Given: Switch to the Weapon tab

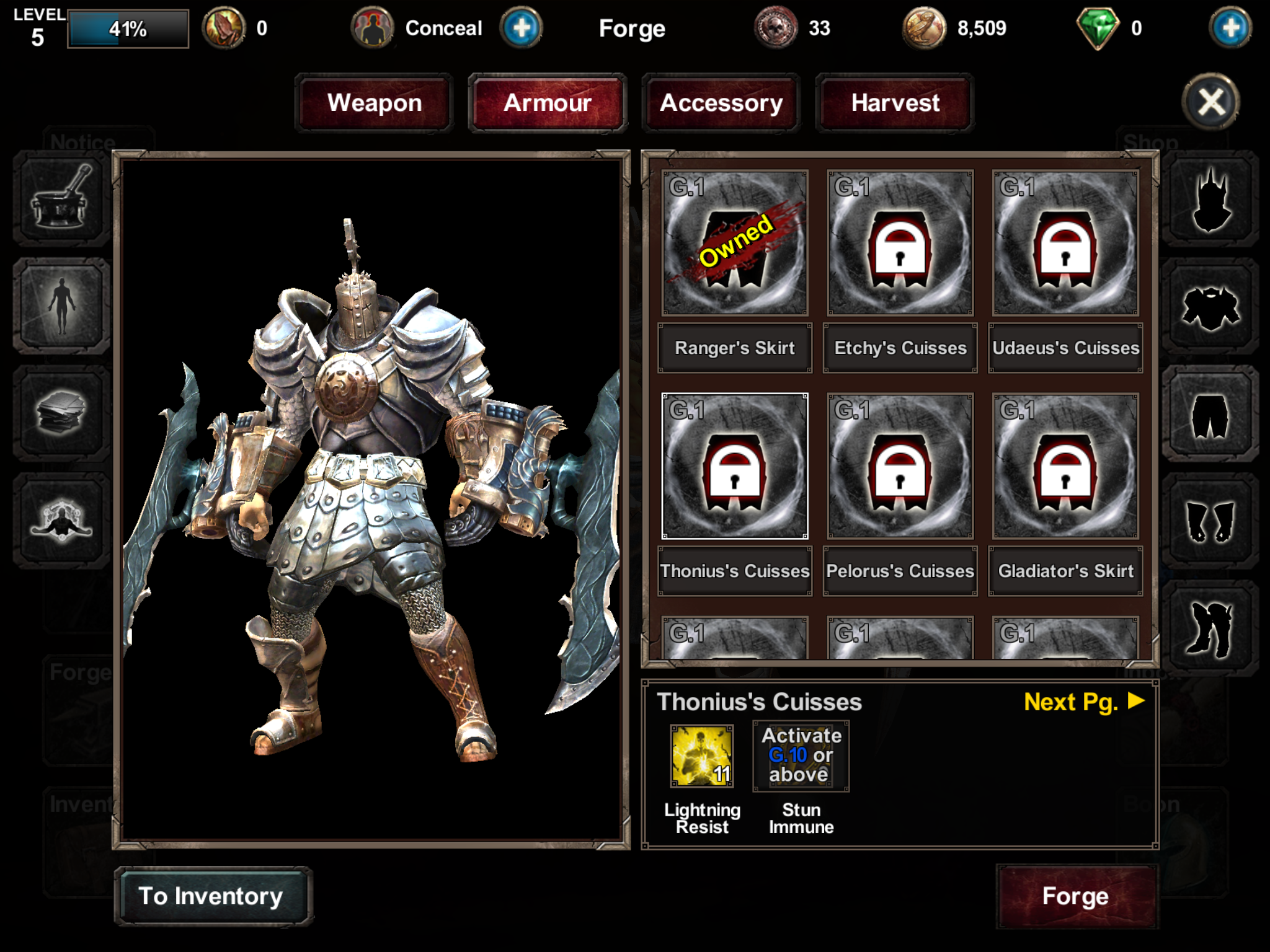Looking at the screenshot, I should 374,103.
